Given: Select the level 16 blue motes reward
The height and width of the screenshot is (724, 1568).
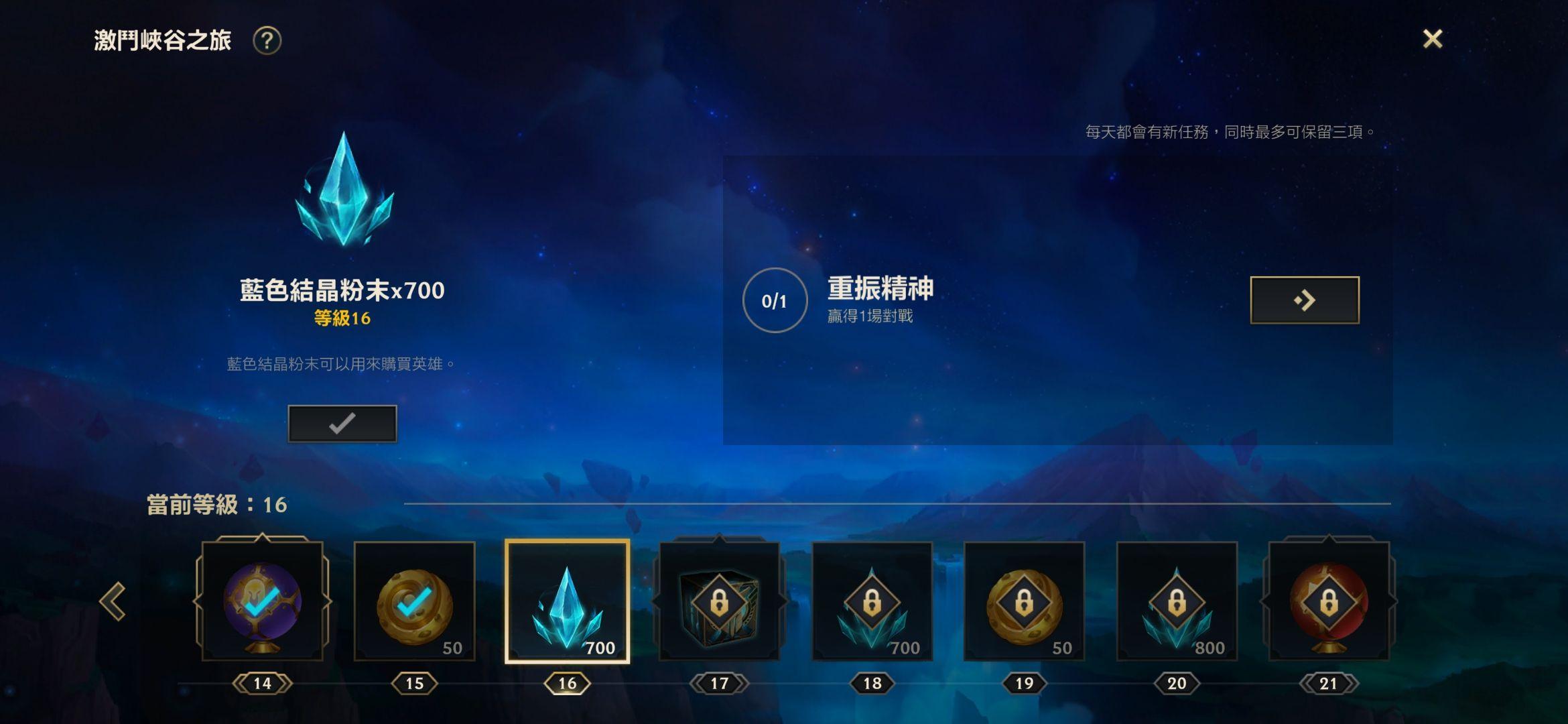Looking at the screenshot, I should pyautogui.click(x=567, y=601).
